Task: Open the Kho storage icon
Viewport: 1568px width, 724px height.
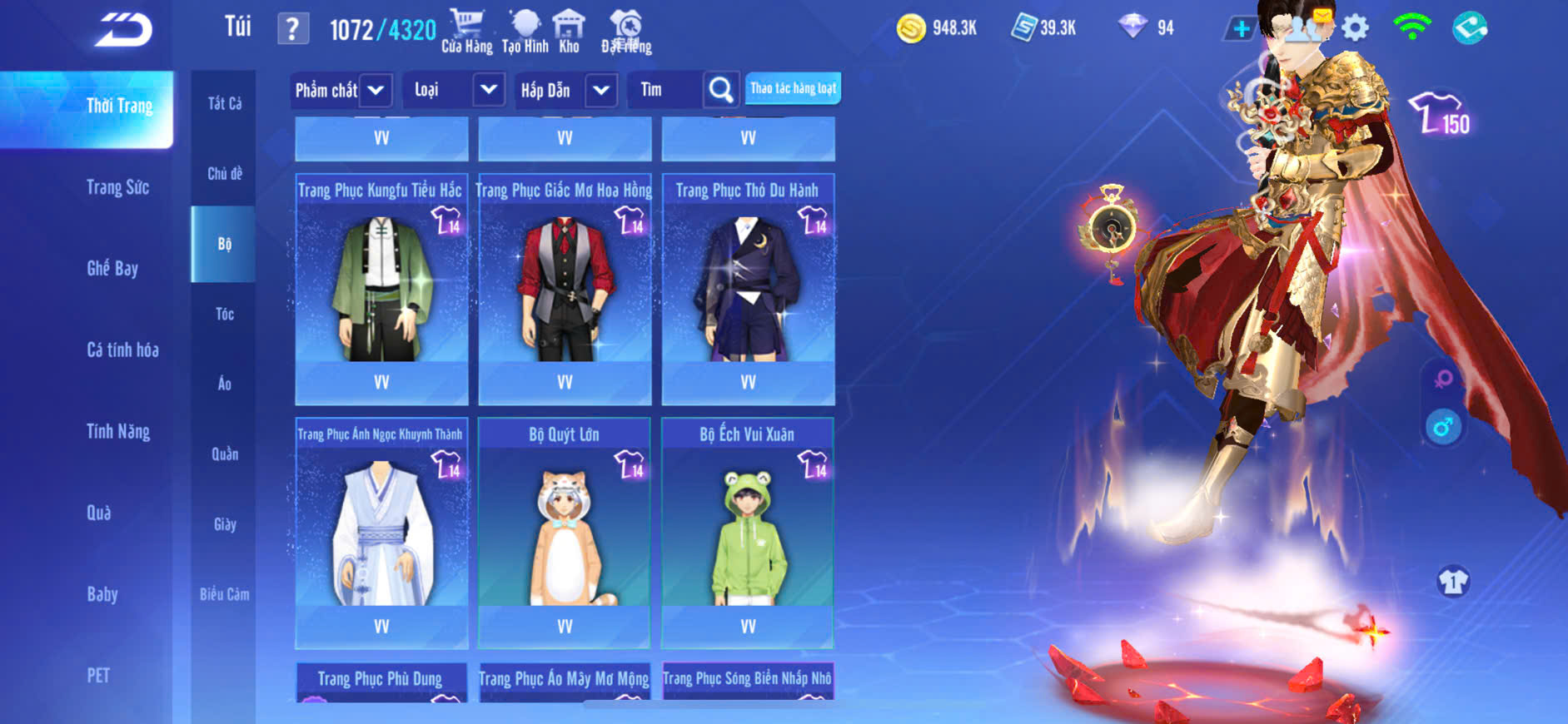Action: (569, 32)
